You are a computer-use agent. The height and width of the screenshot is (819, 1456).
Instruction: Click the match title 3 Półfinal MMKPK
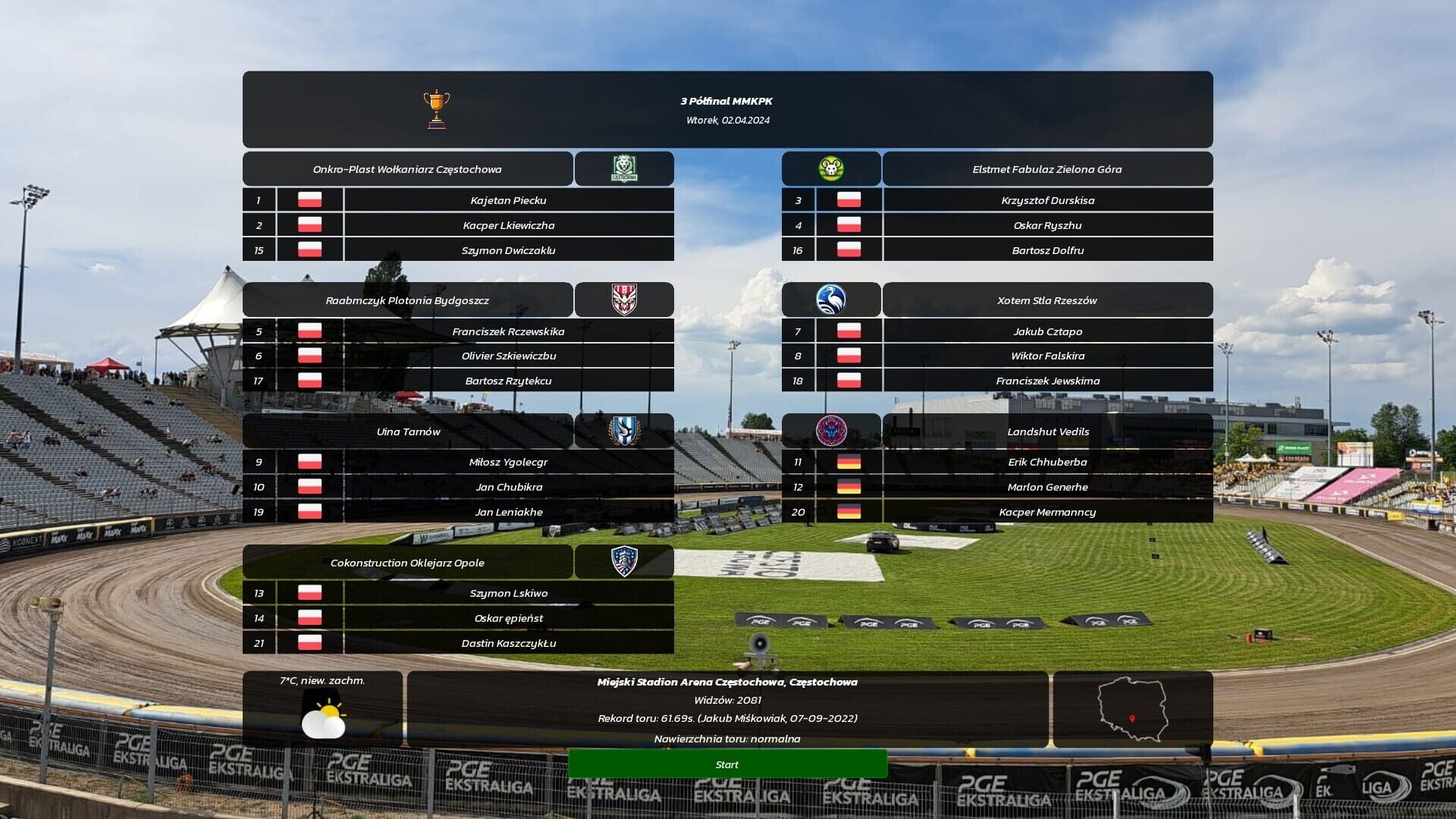coord(726,99)
